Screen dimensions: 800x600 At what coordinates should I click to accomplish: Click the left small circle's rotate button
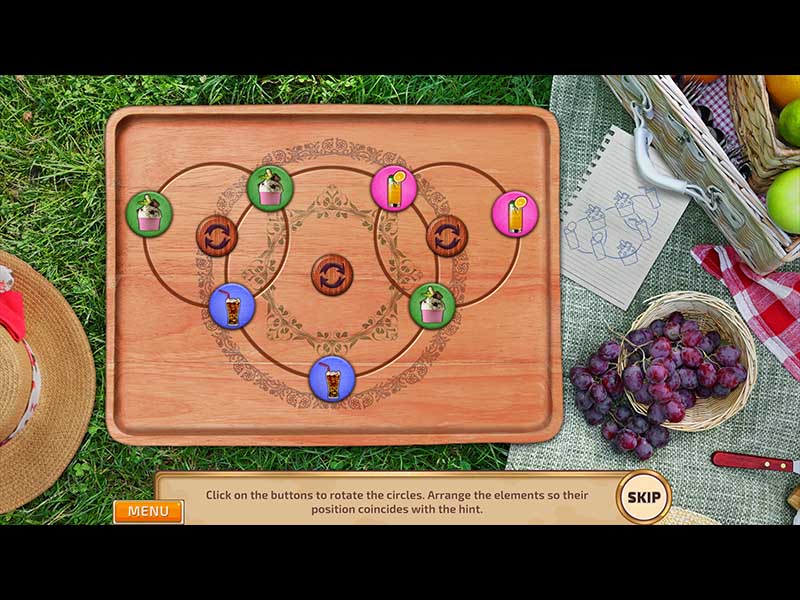pyautogui.click(x=216, y=237)
